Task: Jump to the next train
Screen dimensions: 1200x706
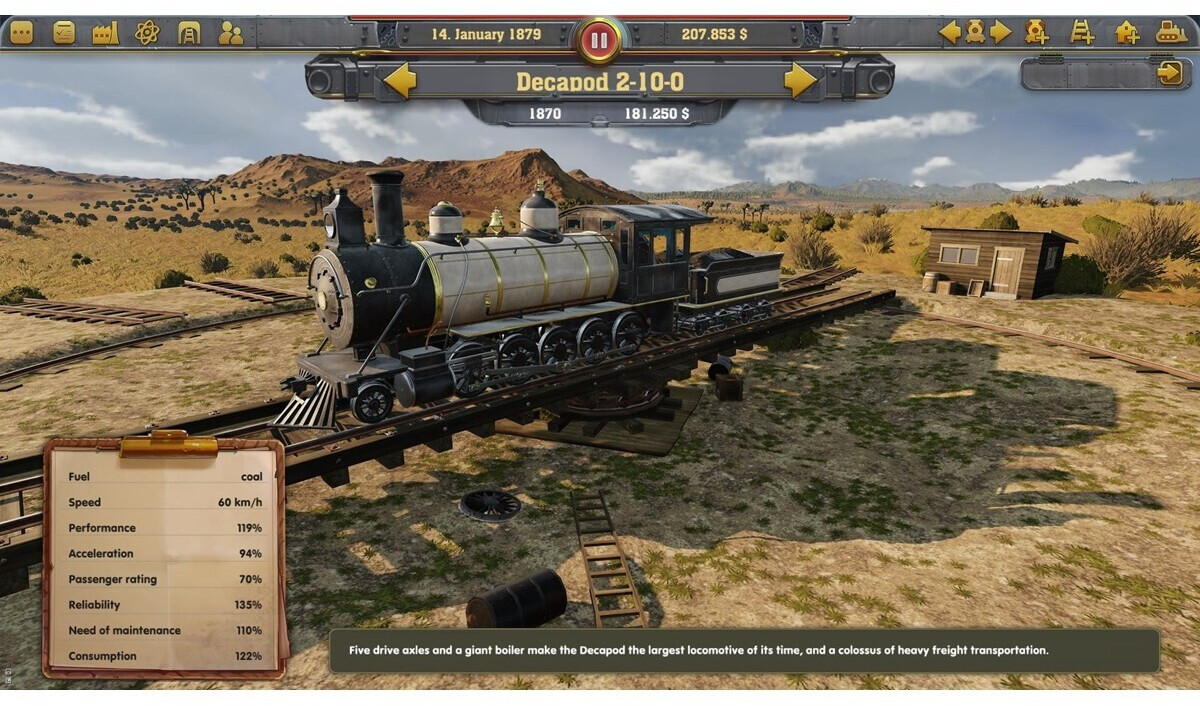Action: pos(1001,32)
